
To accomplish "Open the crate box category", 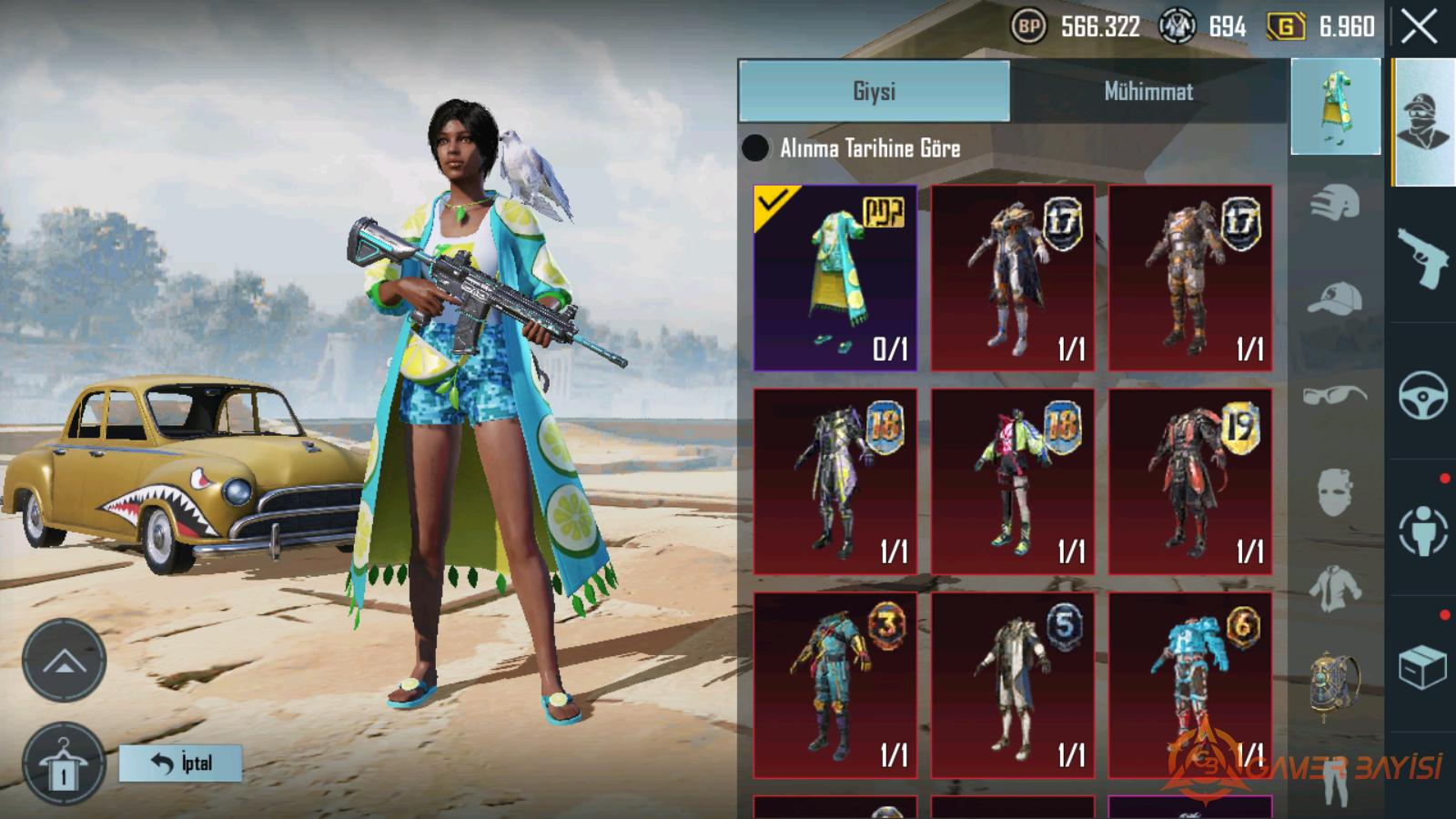I will pos(1422,667).
